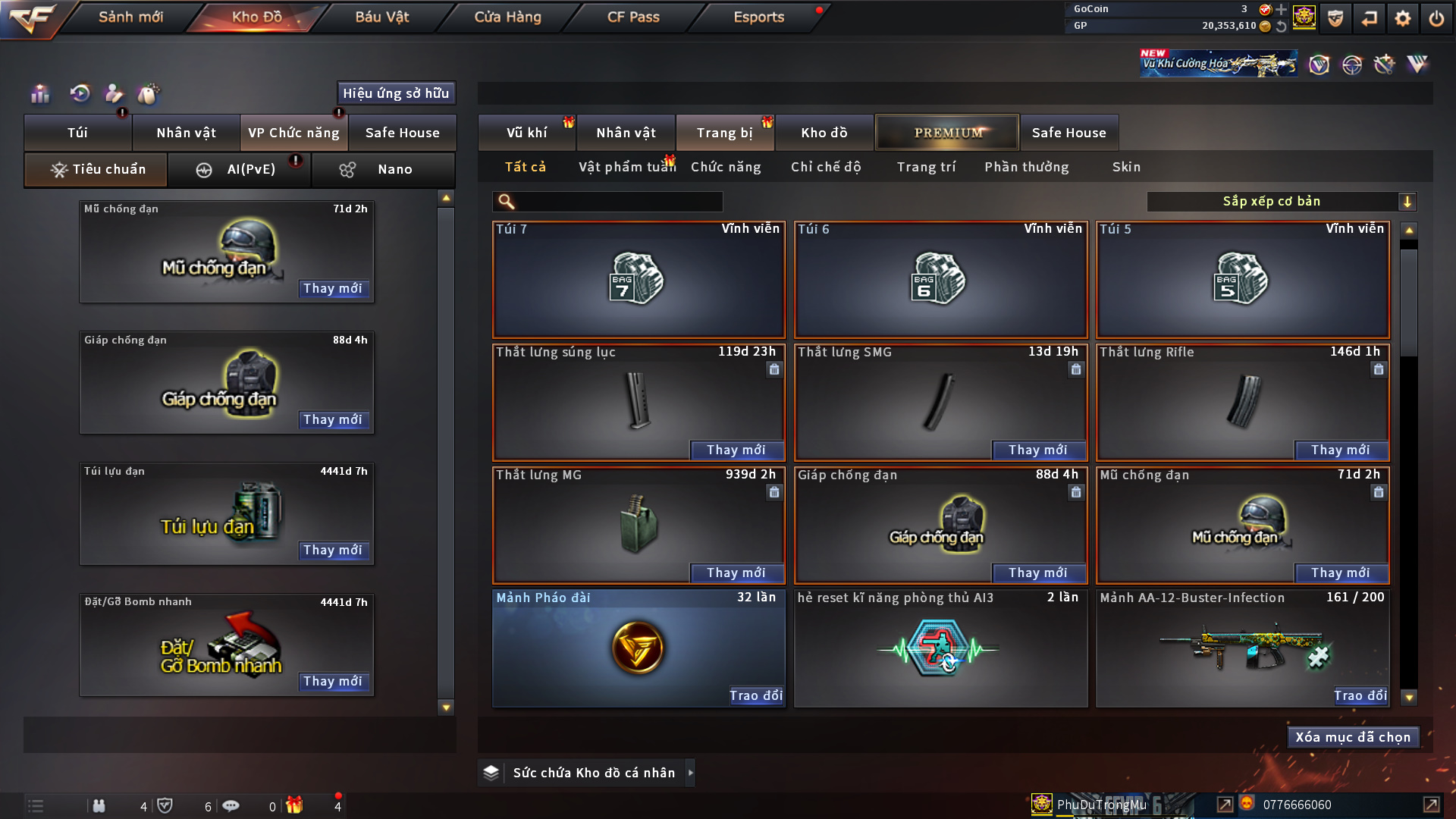
Task: Open settings with the gear icon
Action: point(1402,18)
